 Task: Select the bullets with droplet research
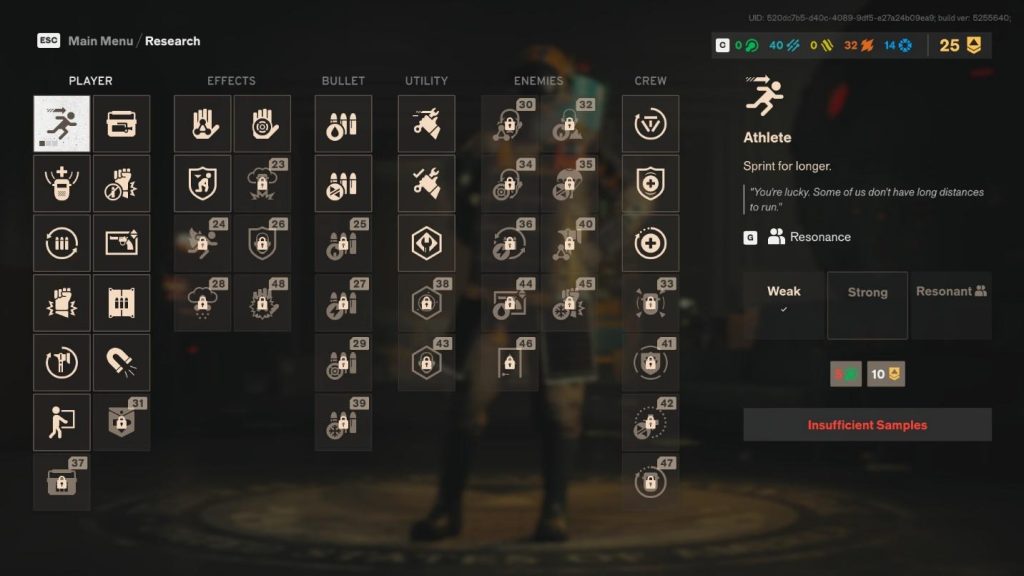pos(343,124)
